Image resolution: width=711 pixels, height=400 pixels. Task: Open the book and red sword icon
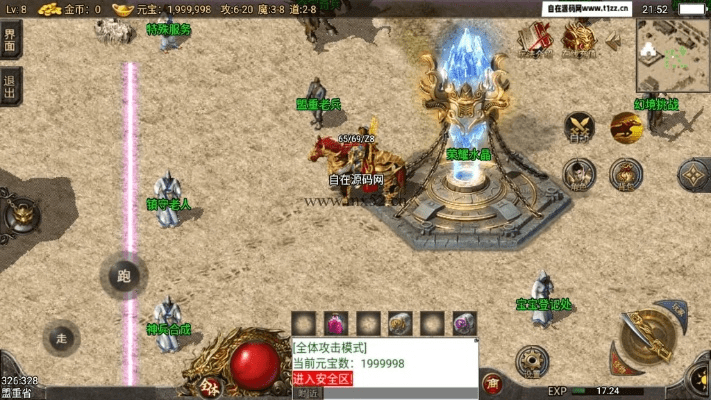pos(536,38)
